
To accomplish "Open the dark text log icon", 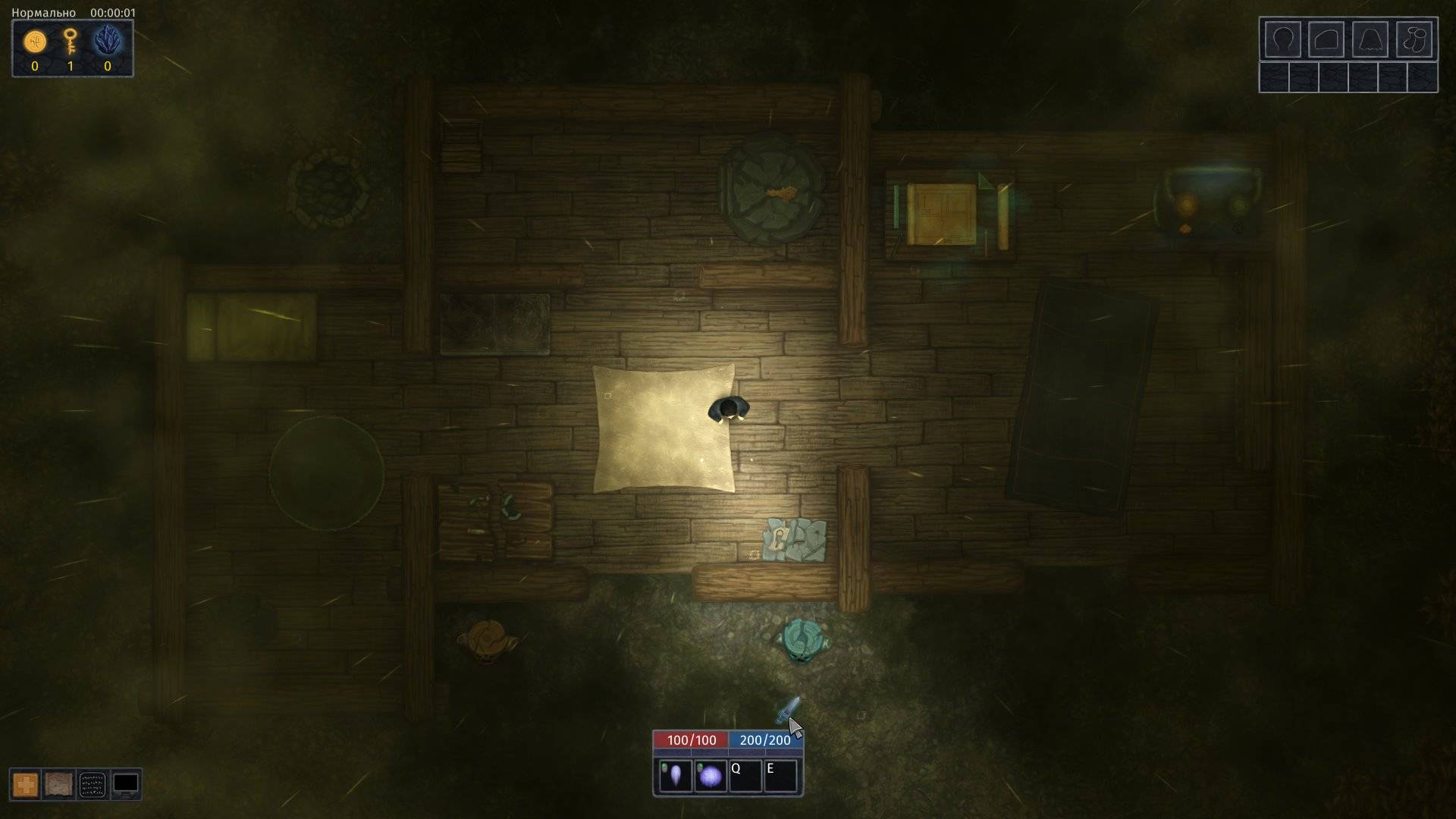I will (x=92, y=784).
